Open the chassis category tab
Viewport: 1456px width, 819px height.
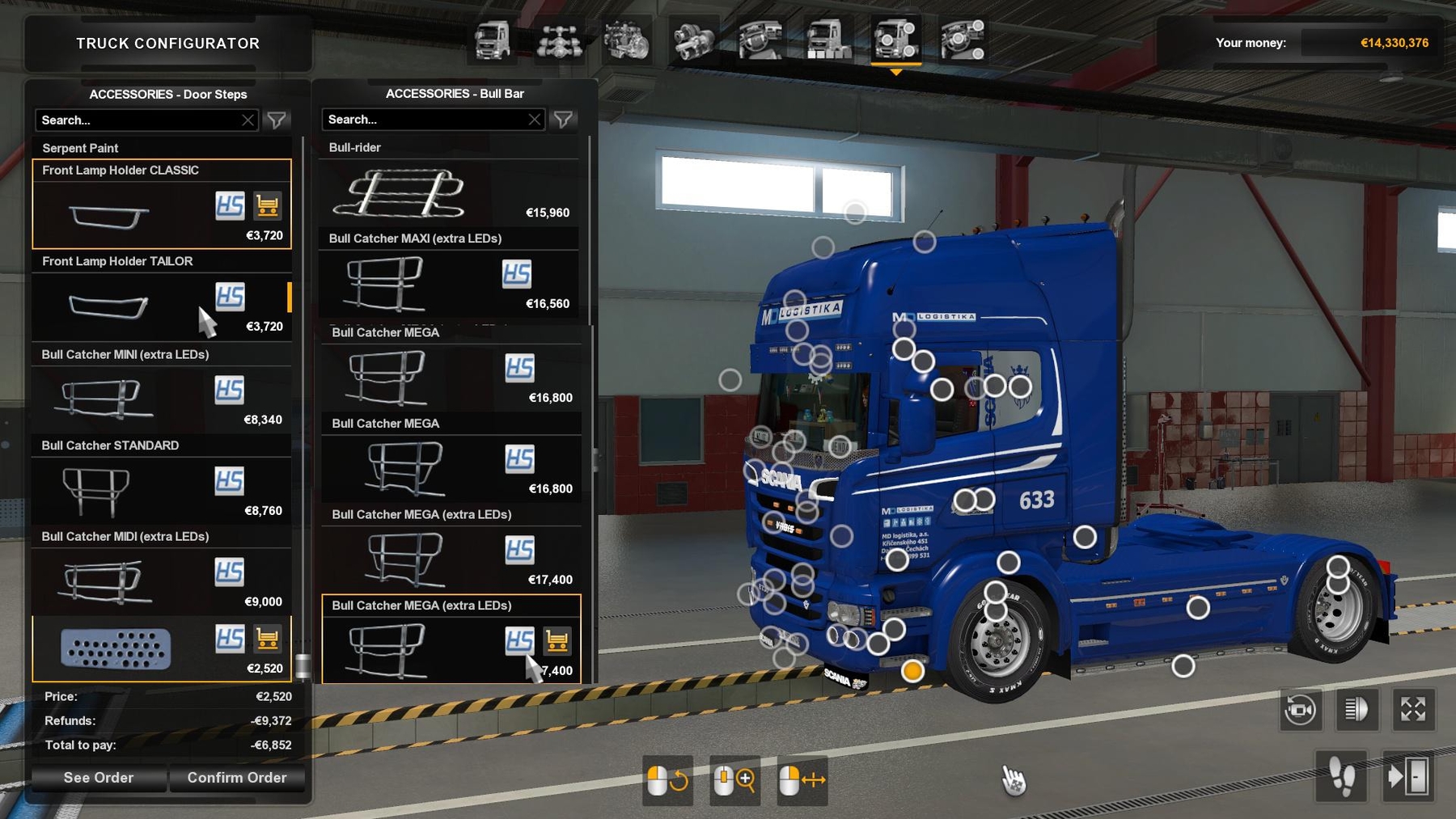559,40
